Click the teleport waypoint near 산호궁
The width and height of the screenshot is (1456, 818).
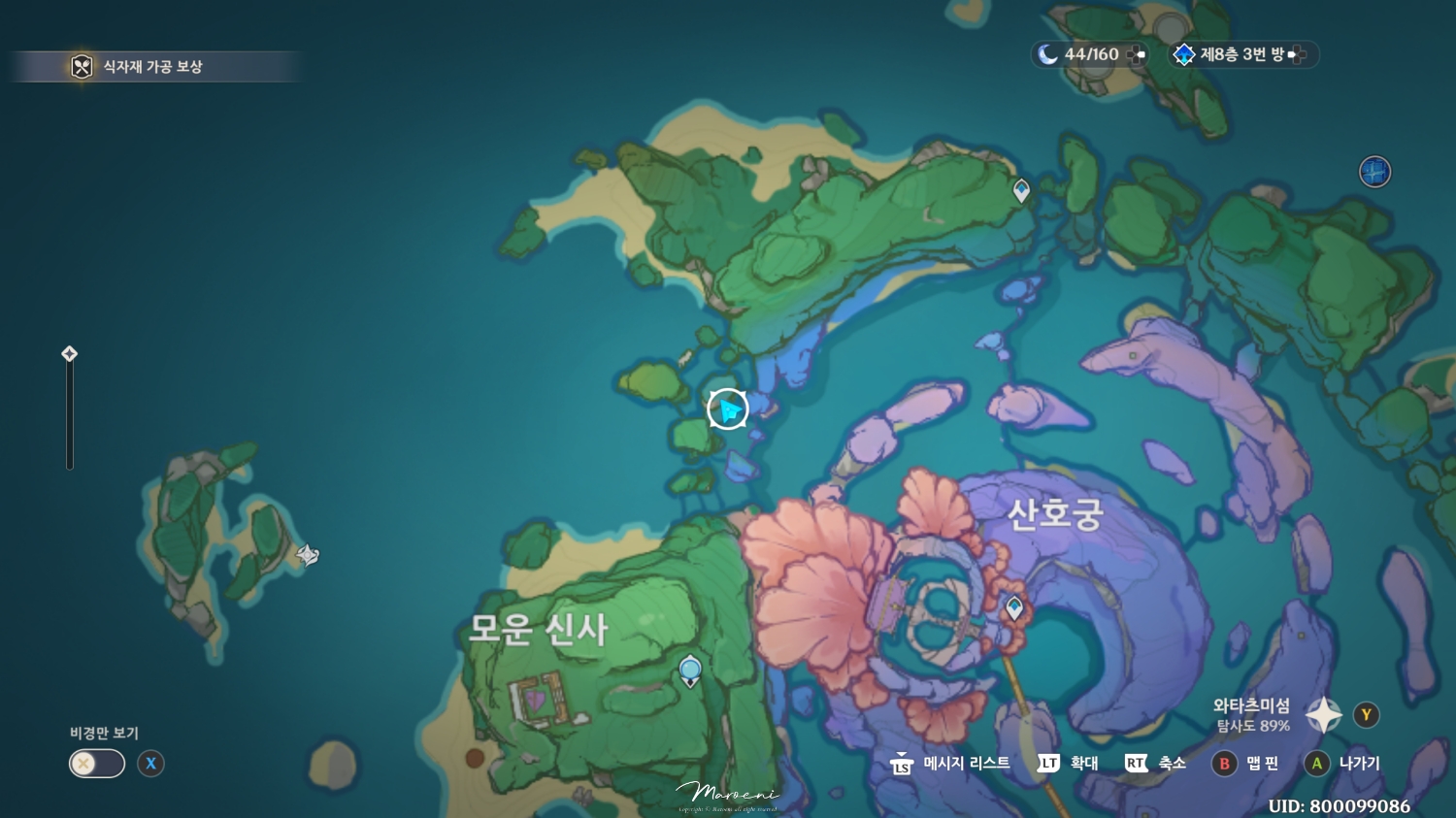(x=1012, y=606)
